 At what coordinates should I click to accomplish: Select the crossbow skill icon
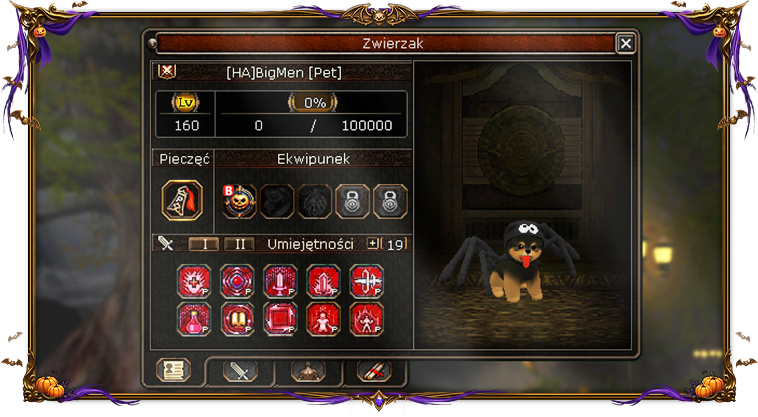(365, 281)
